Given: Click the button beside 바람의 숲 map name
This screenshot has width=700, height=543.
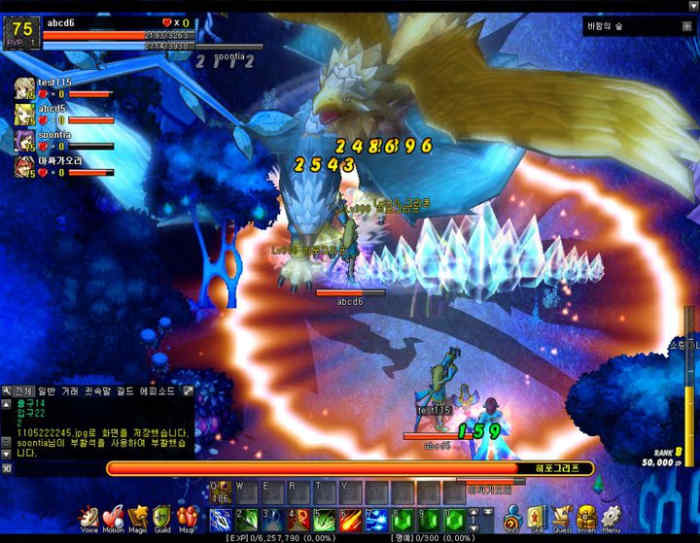Looking at the screenshot, I should click(686, 28).
